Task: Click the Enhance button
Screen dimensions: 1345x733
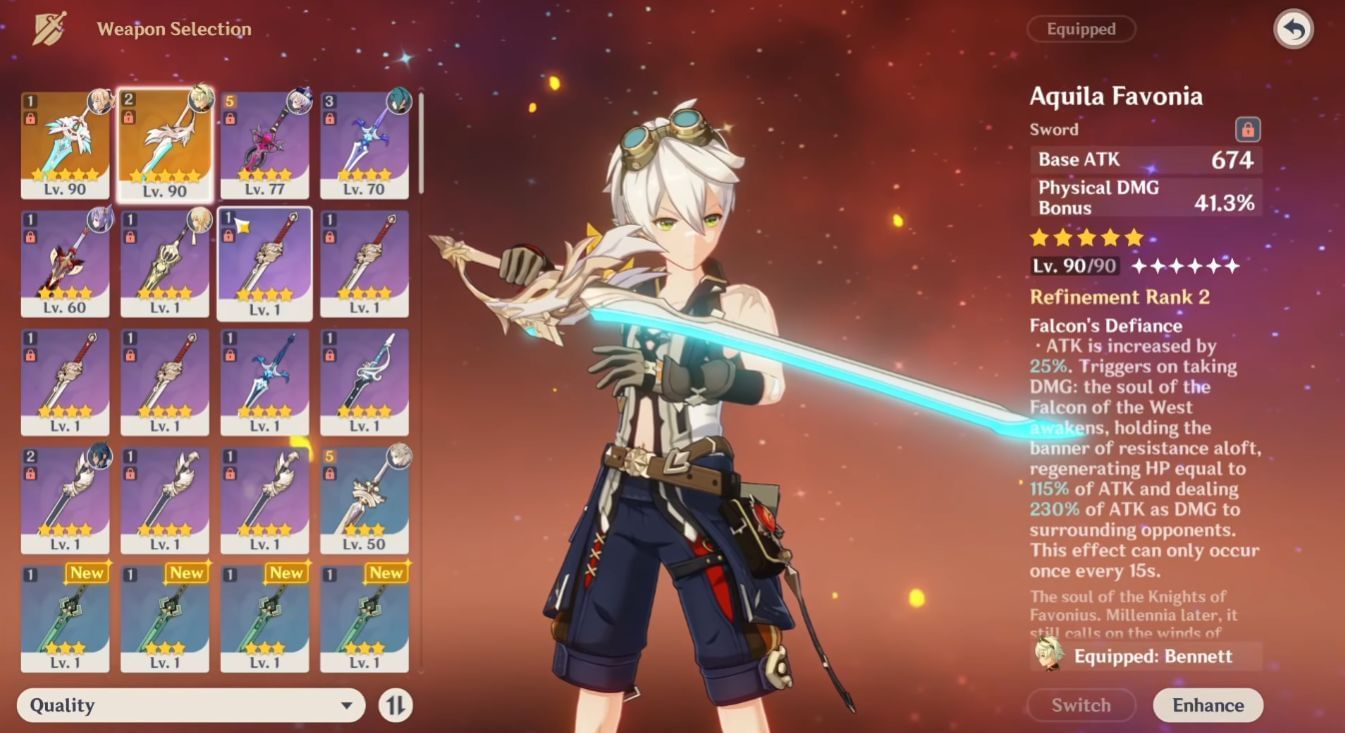Action: 1208,705
